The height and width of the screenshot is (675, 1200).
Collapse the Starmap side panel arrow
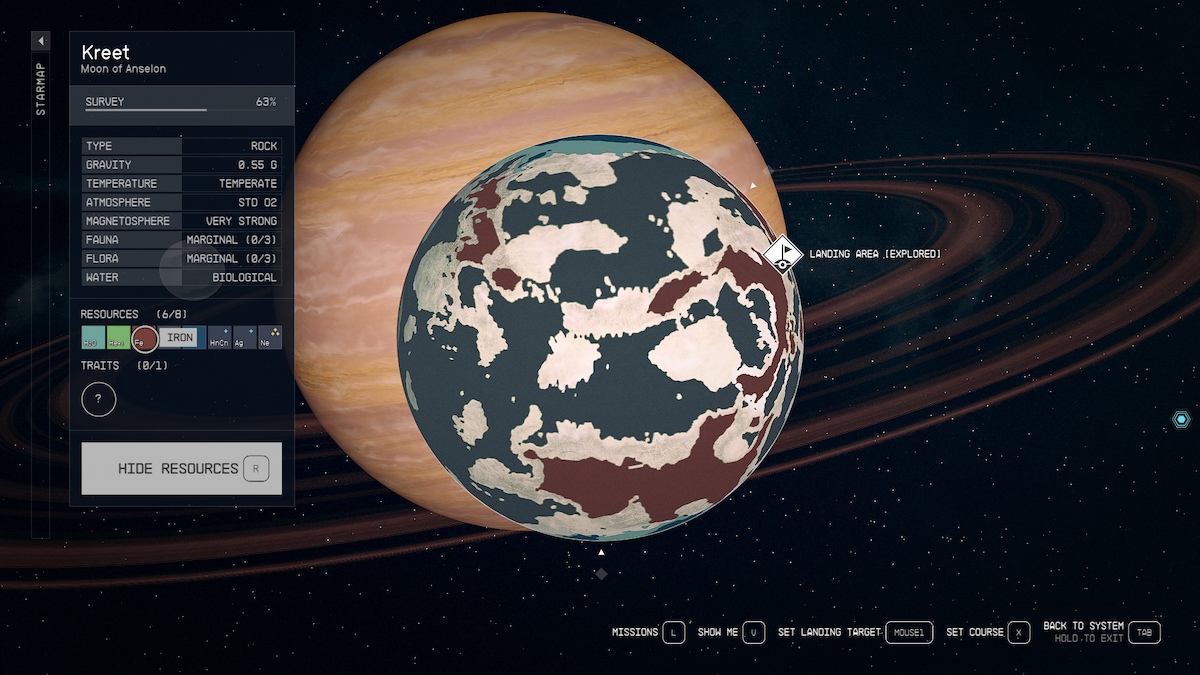pyautogui.click(x=41, y=41)
